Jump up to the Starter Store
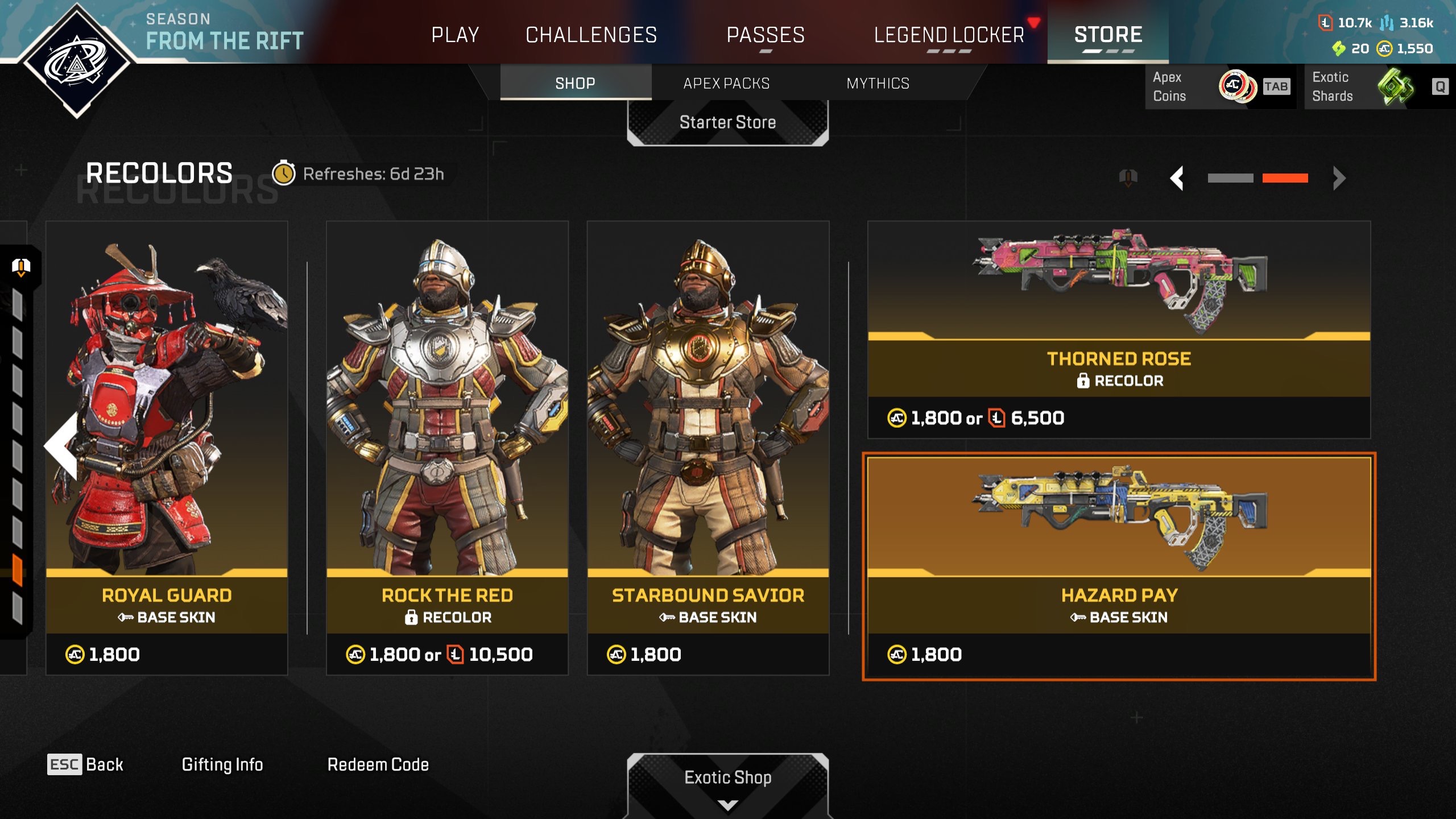This screenshot has width=1456, height=819. [x=727, y=122]
